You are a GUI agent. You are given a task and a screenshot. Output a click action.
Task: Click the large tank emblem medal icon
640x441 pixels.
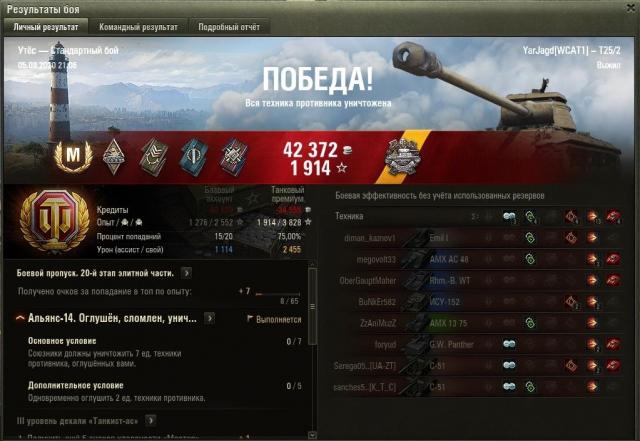click(47, 218)
